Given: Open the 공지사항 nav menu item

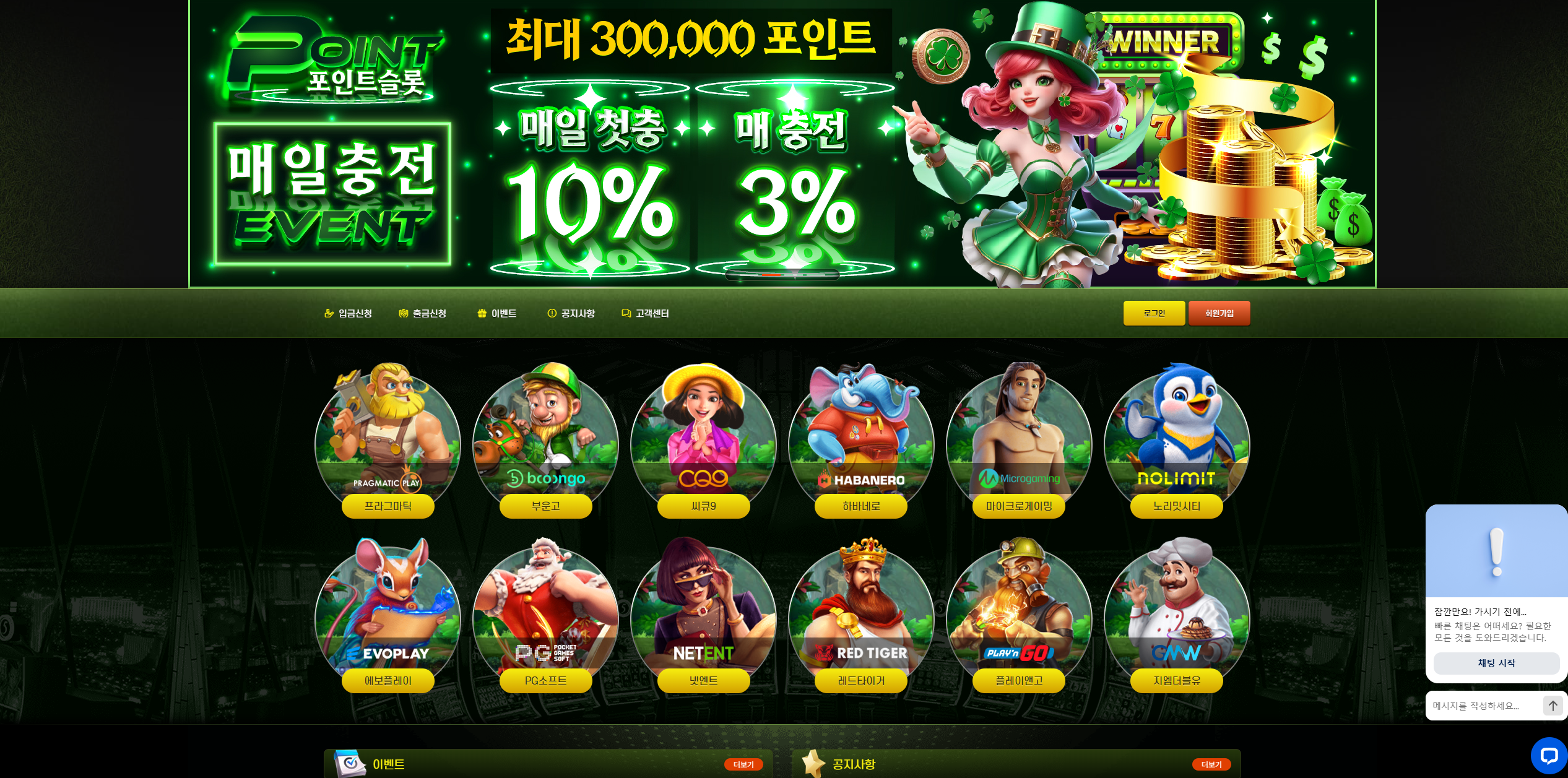Looking at the screenshot, I should pos(571,314).
